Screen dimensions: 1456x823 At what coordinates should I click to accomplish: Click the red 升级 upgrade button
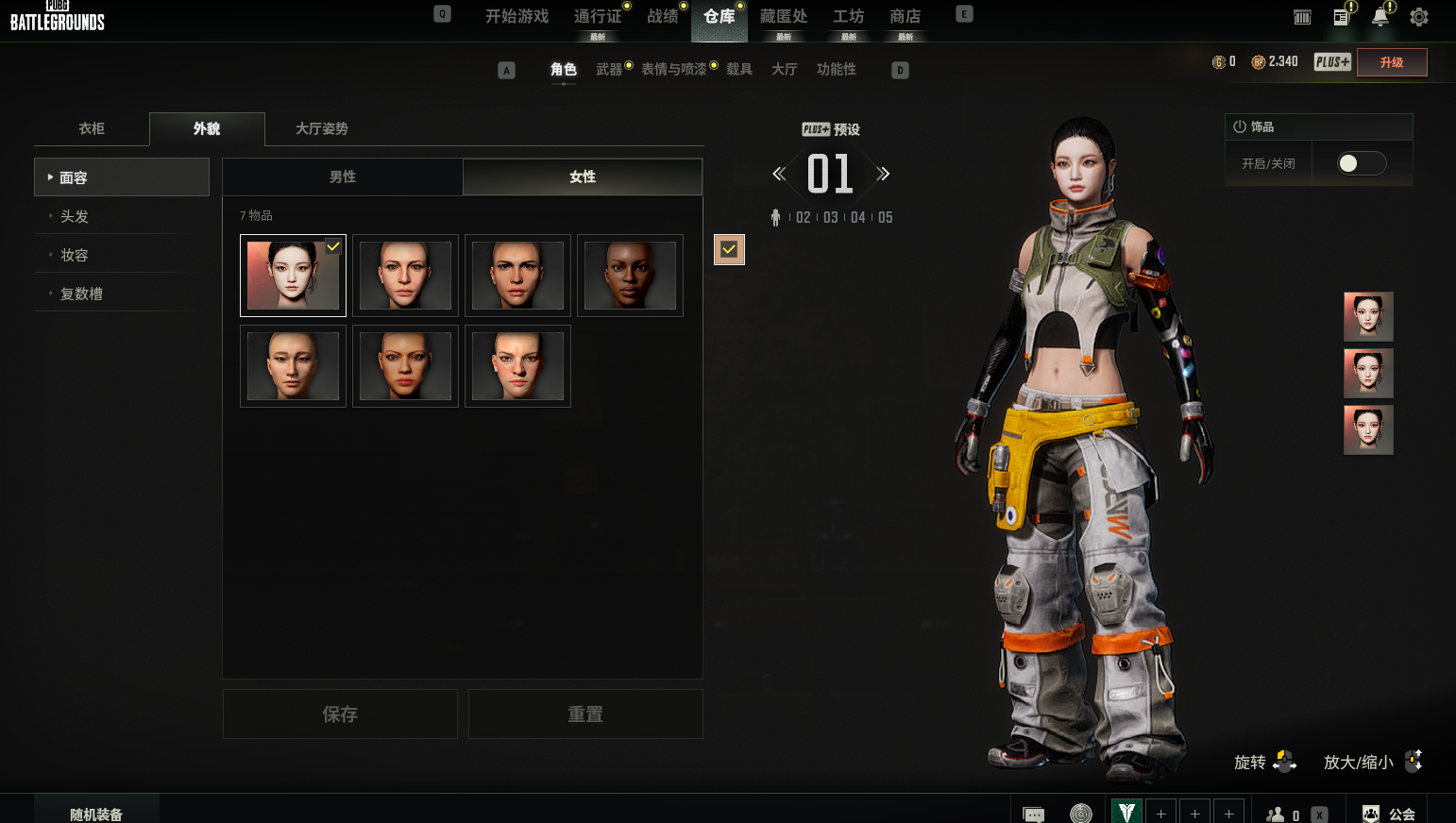click(x=1391, y=62)
